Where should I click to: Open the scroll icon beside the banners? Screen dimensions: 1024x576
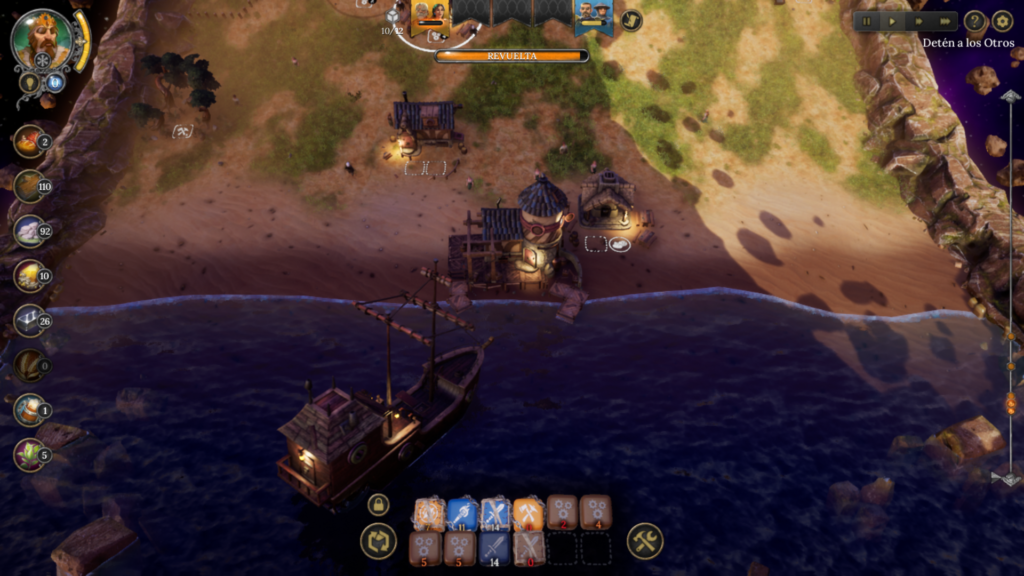631,20
